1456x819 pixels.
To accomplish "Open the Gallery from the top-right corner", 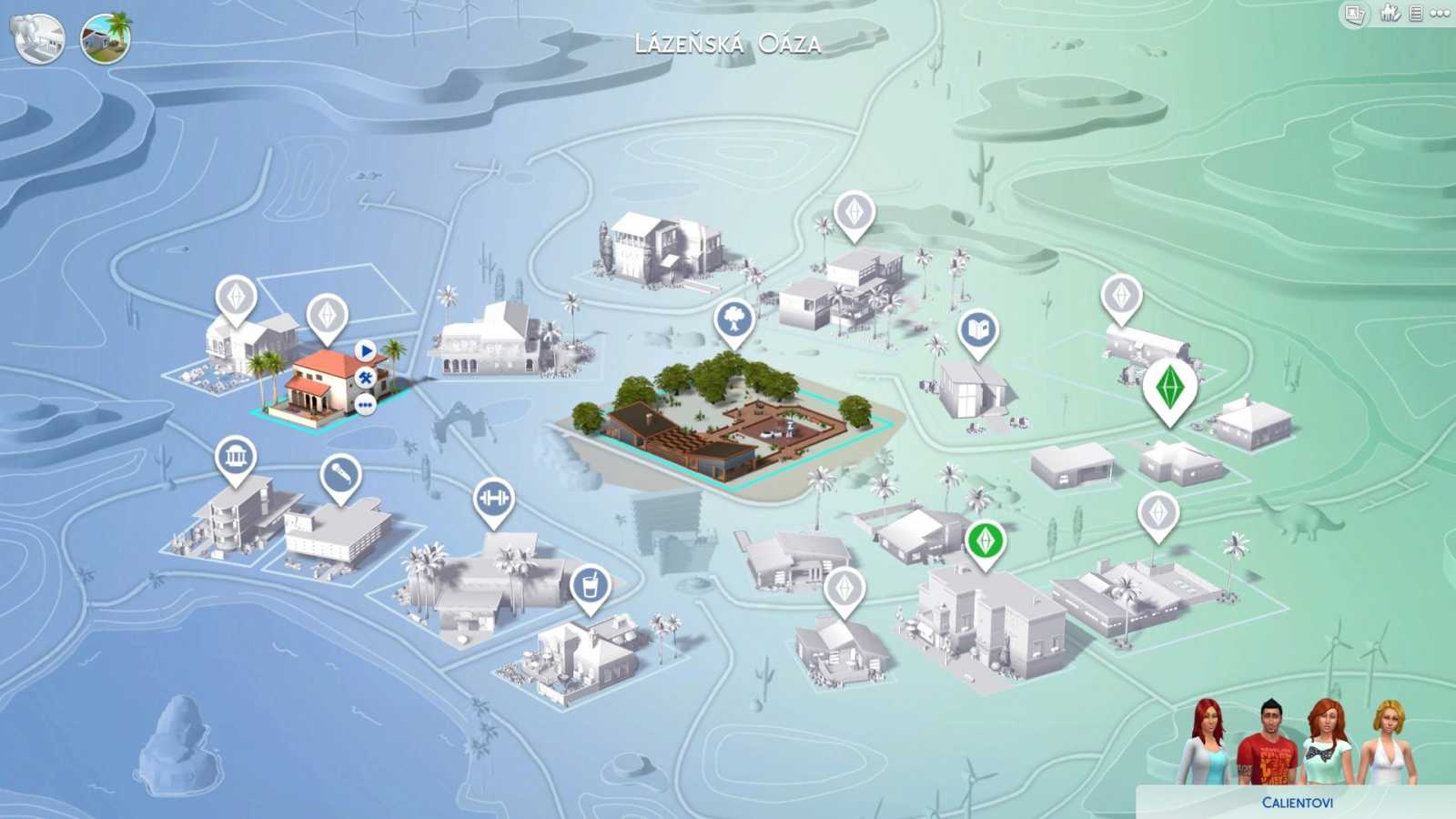I will pos(1353,15).
